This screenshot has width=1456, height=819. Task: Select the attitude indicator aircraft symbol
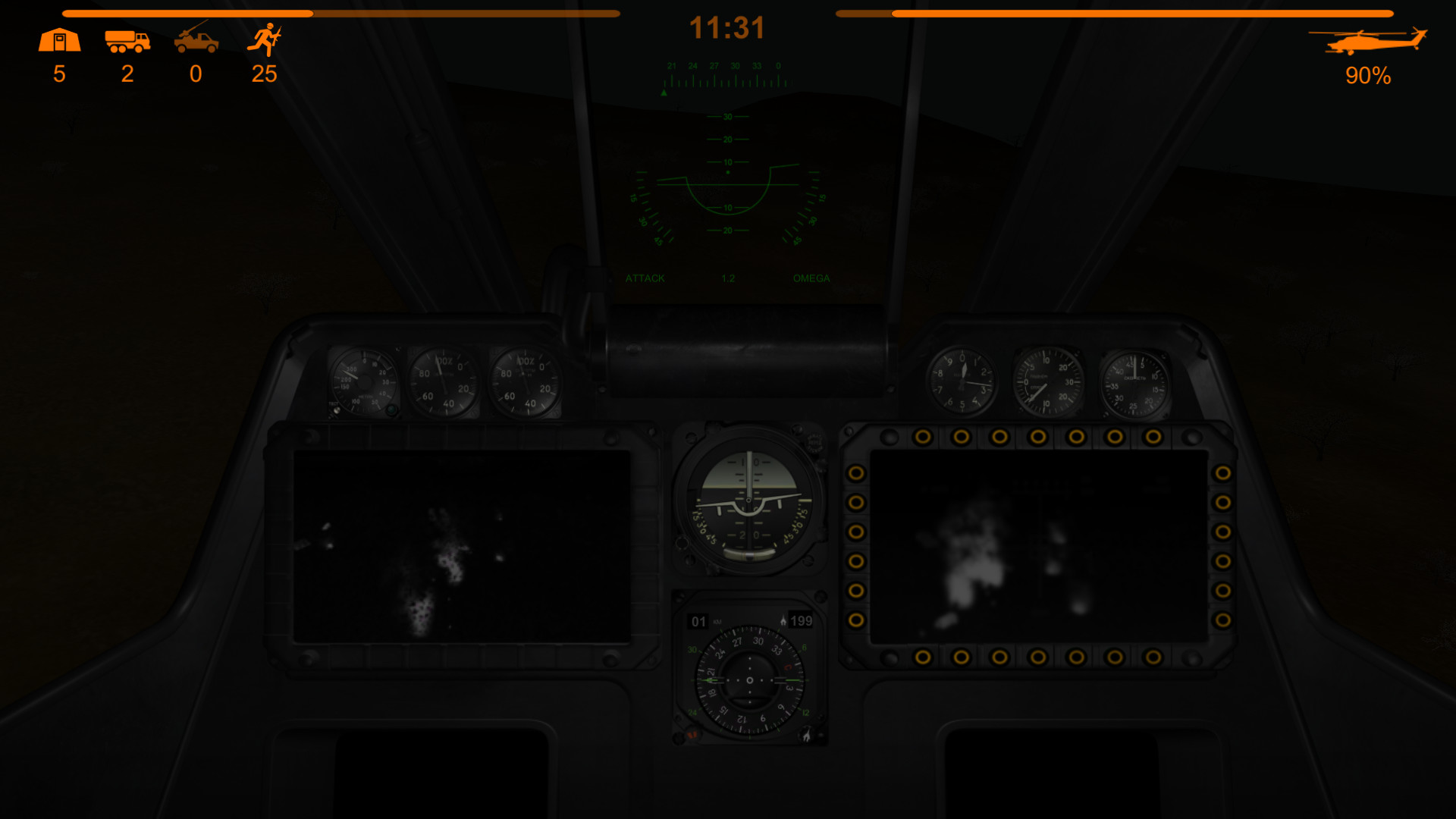tap(747, 500)
